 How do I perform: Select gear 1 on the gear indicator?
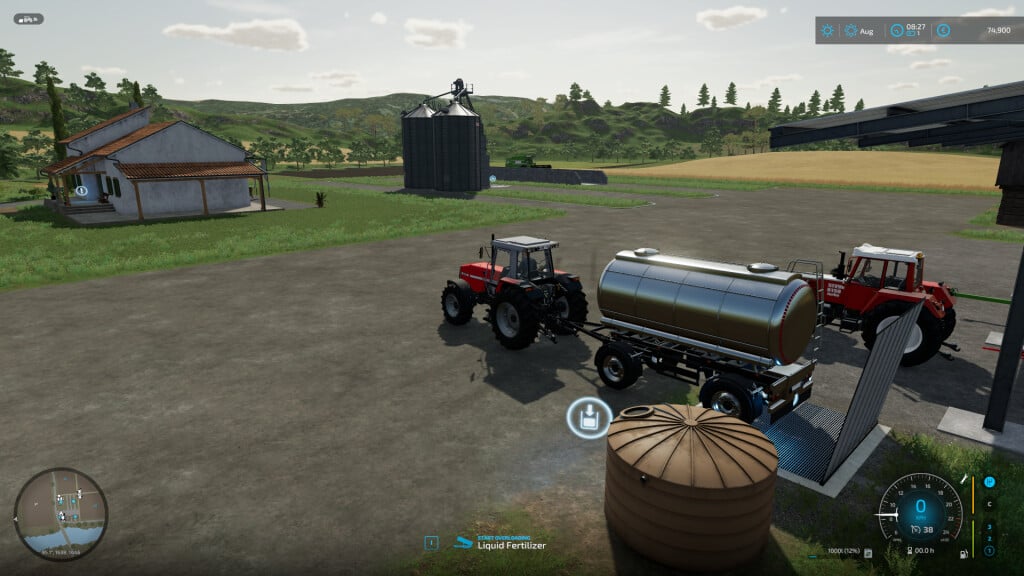coord(989,551)
